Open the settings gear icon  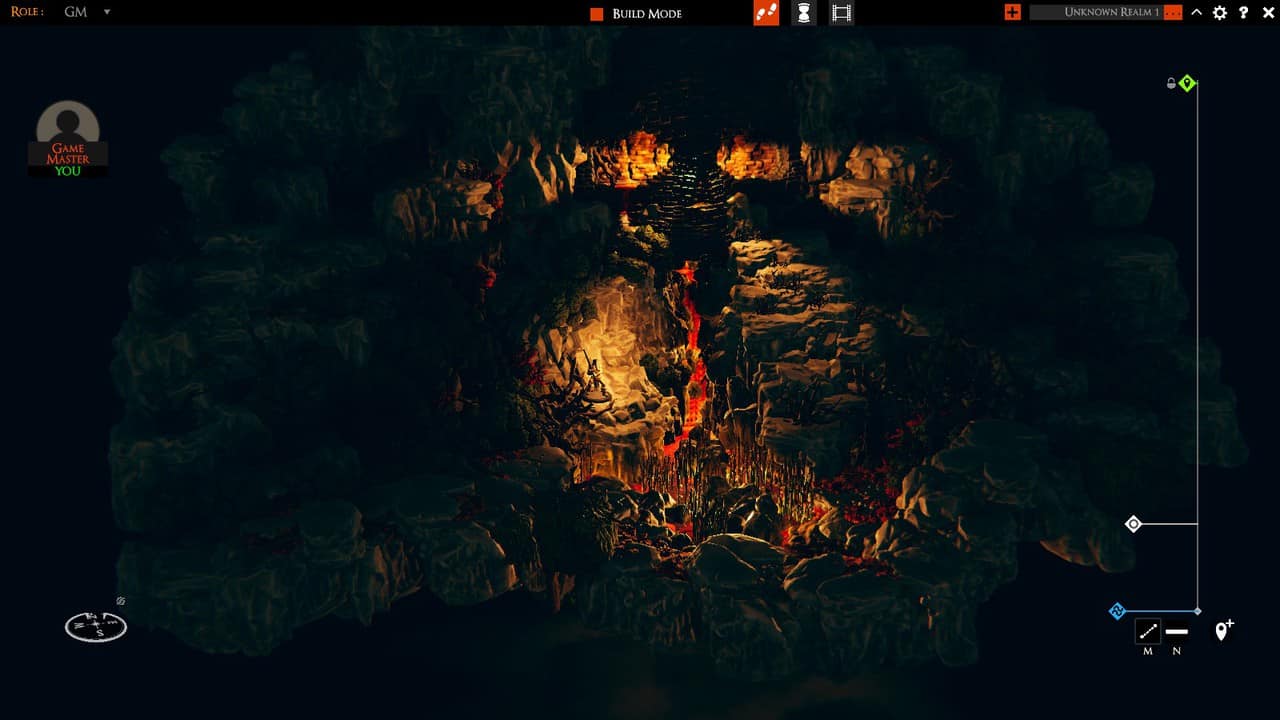(x=1220, y=13)
